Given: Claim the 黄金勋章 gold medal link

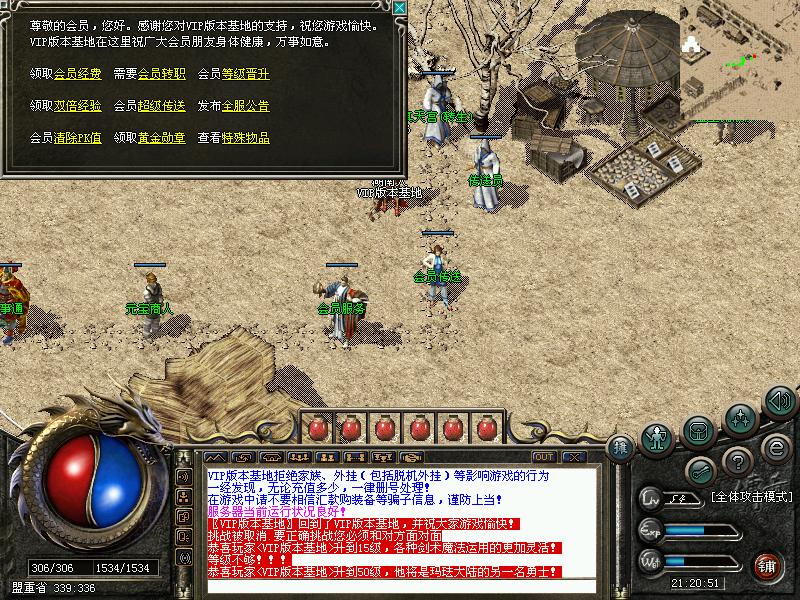Looking at the screenshot, I should click(161, 138).
